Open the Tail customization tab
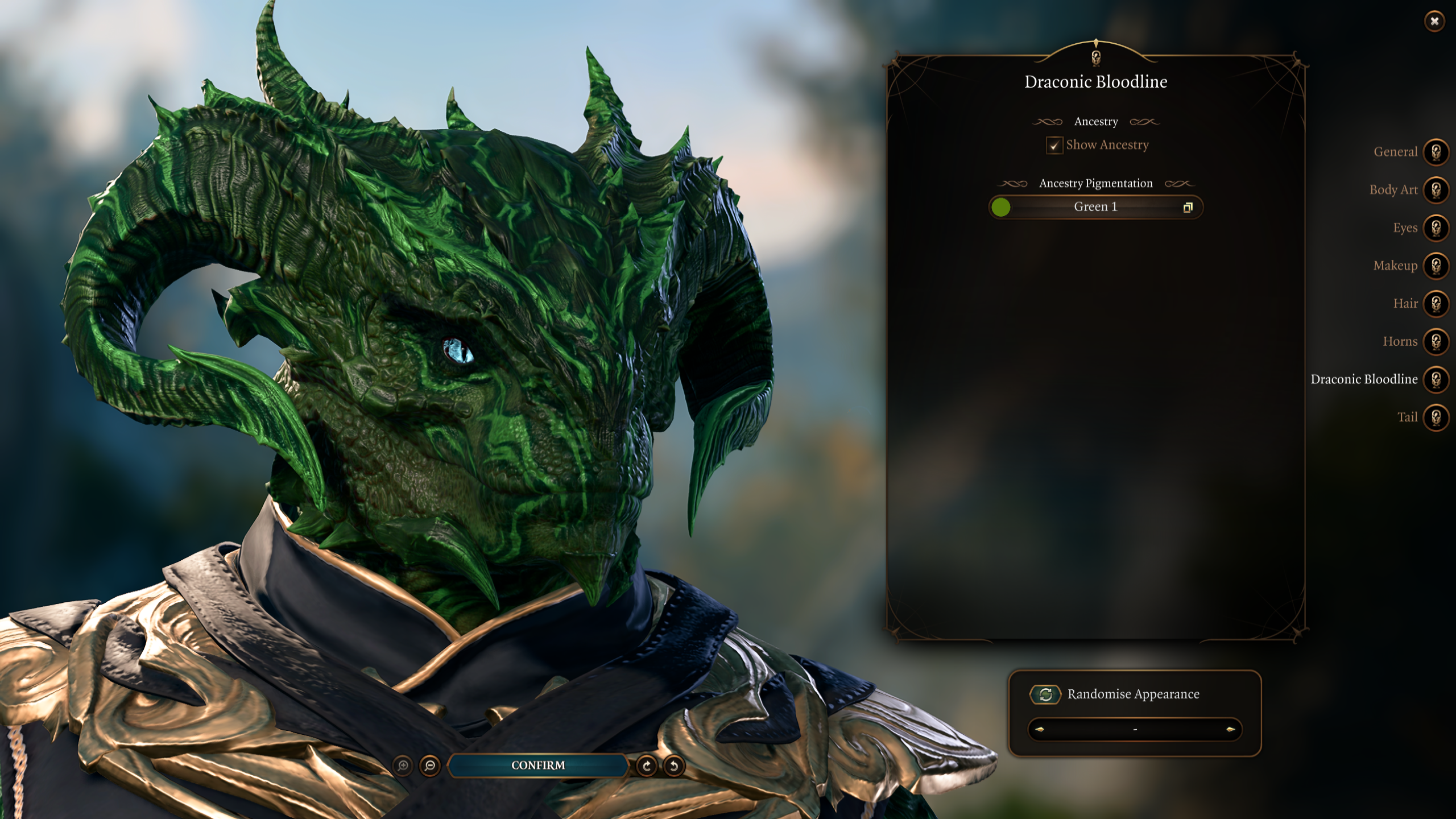The image size is (1456, 819). click(x=1436, y=417)
